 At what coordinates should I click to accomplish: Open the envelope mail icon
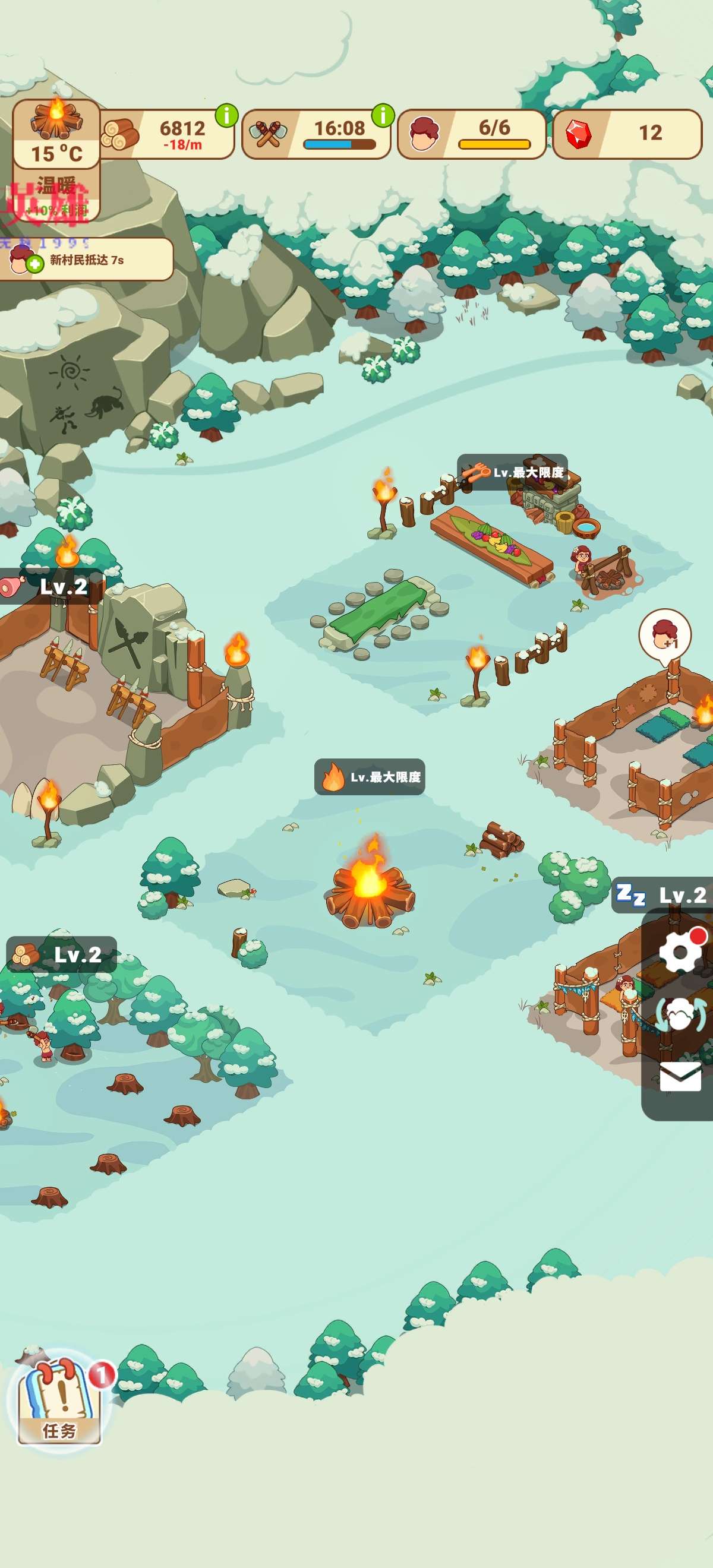(680, 1077)
